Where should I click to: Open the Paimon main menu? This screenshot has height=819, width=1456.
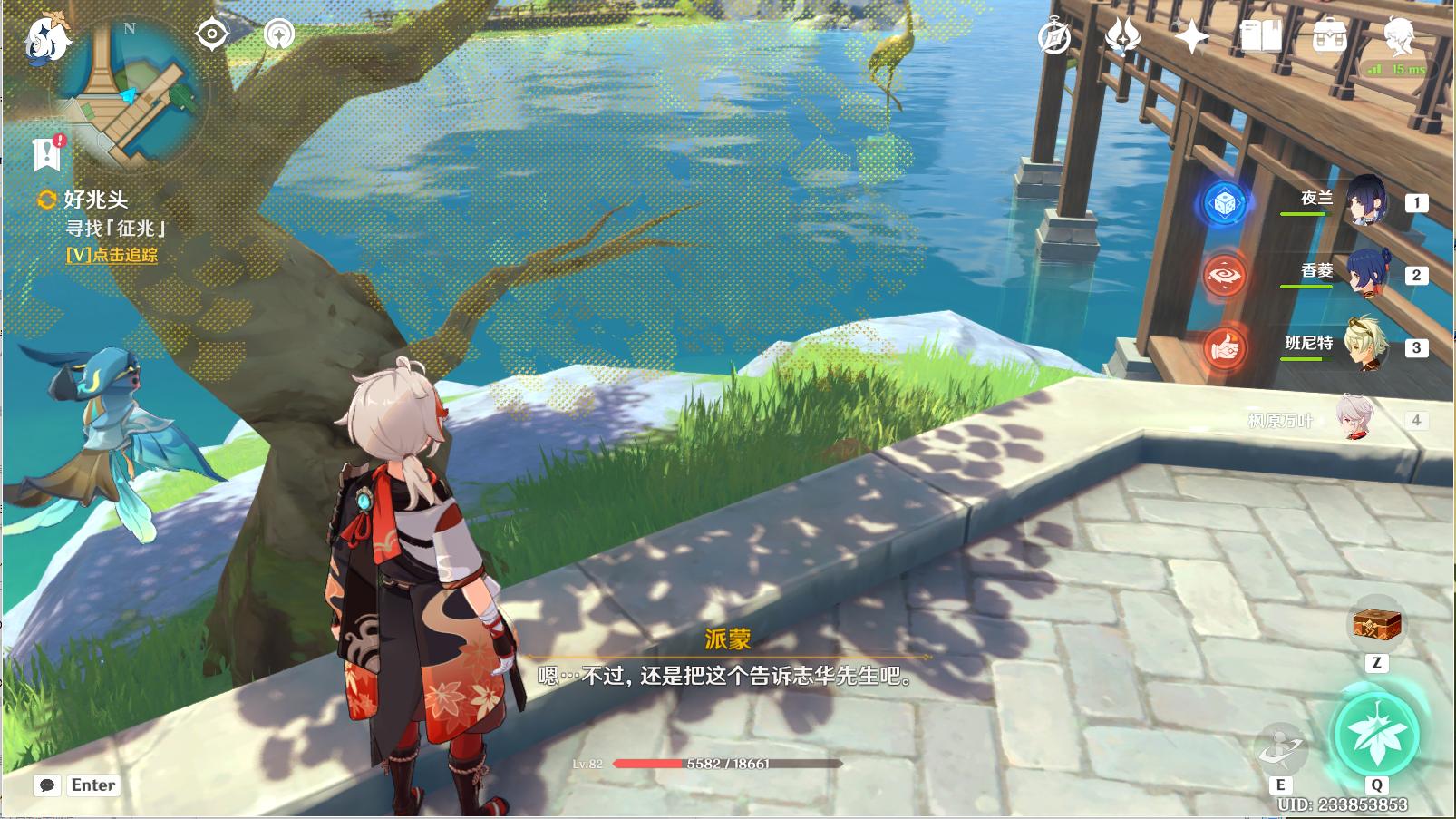pyautogui.click(x=46, y=39)
